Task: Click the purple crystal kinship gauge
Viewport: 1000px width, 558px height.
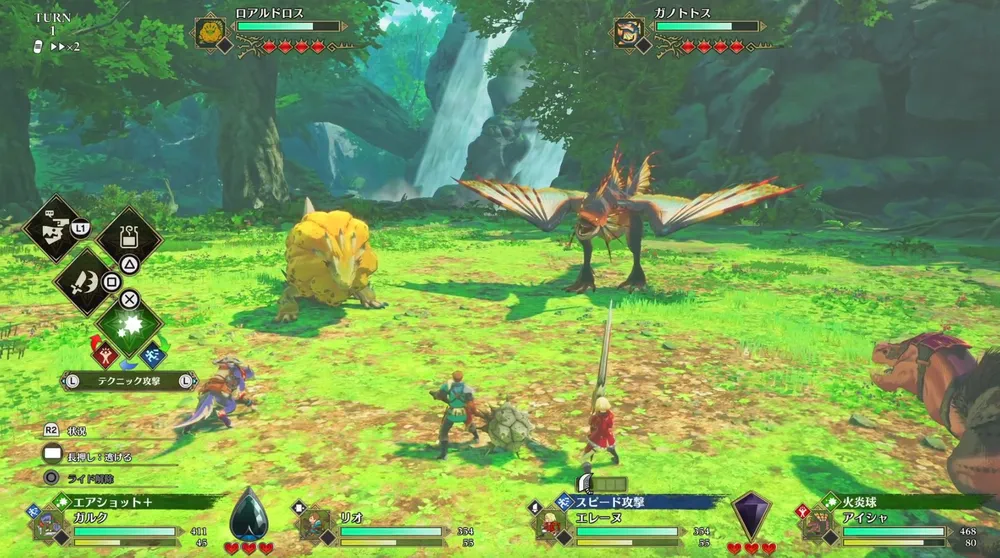Action: coord(750,514)
